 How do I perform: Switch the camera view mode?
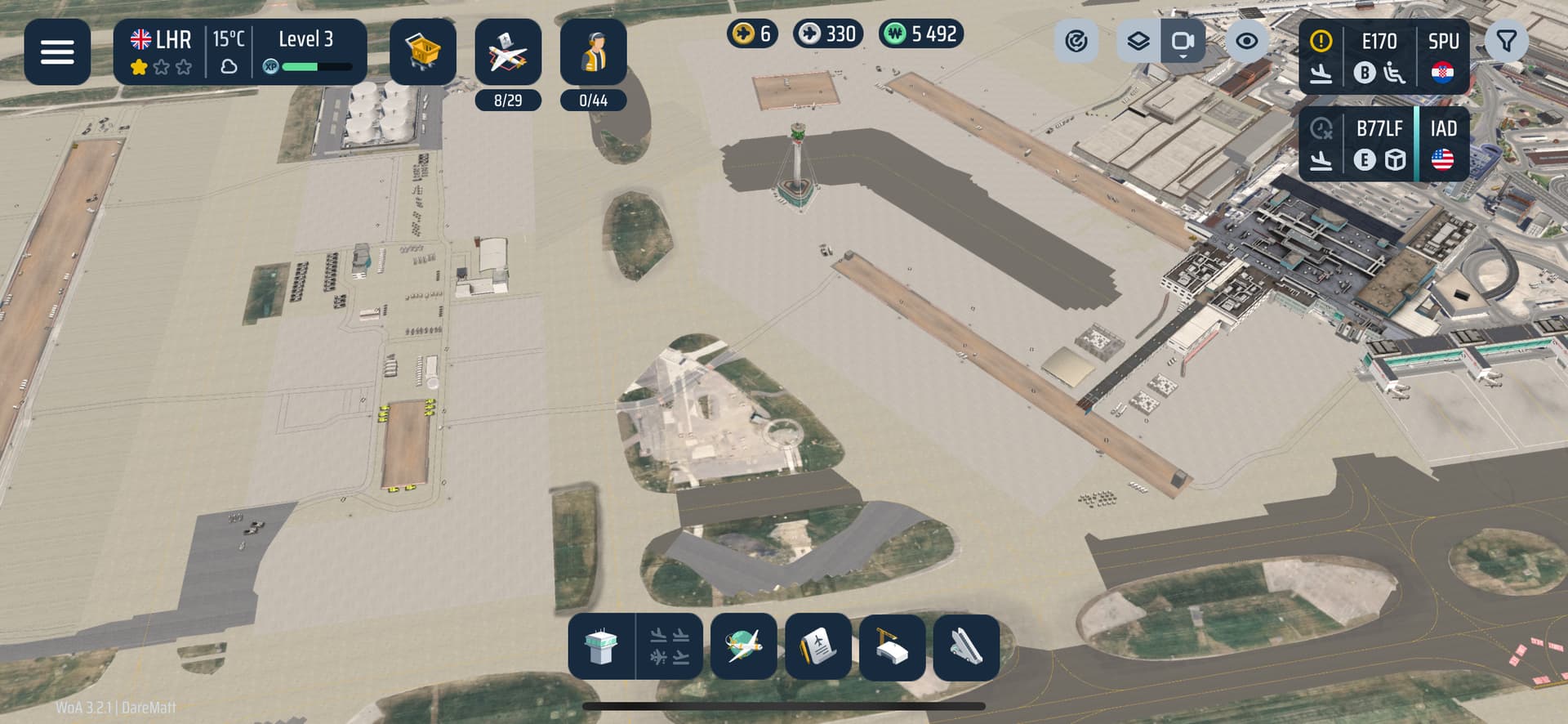click(x=1183, y=41)
